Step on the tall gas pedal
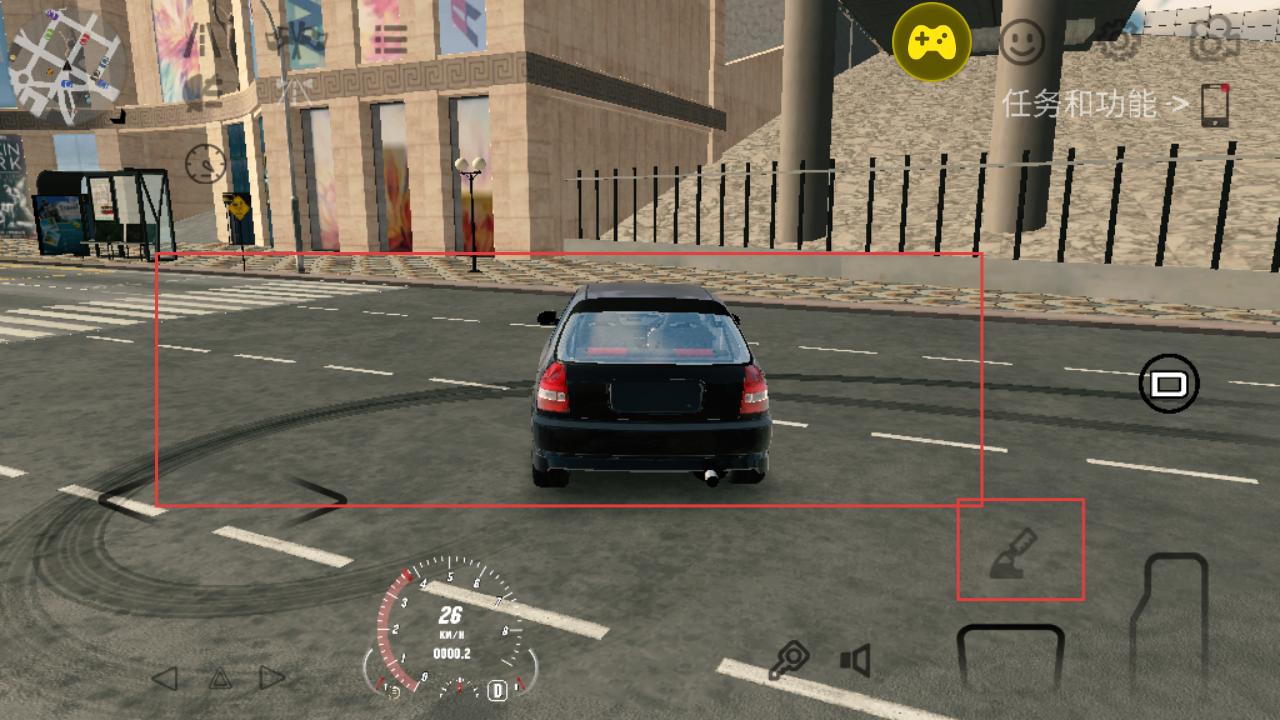1280x720 pixels. click(1170, 620)
